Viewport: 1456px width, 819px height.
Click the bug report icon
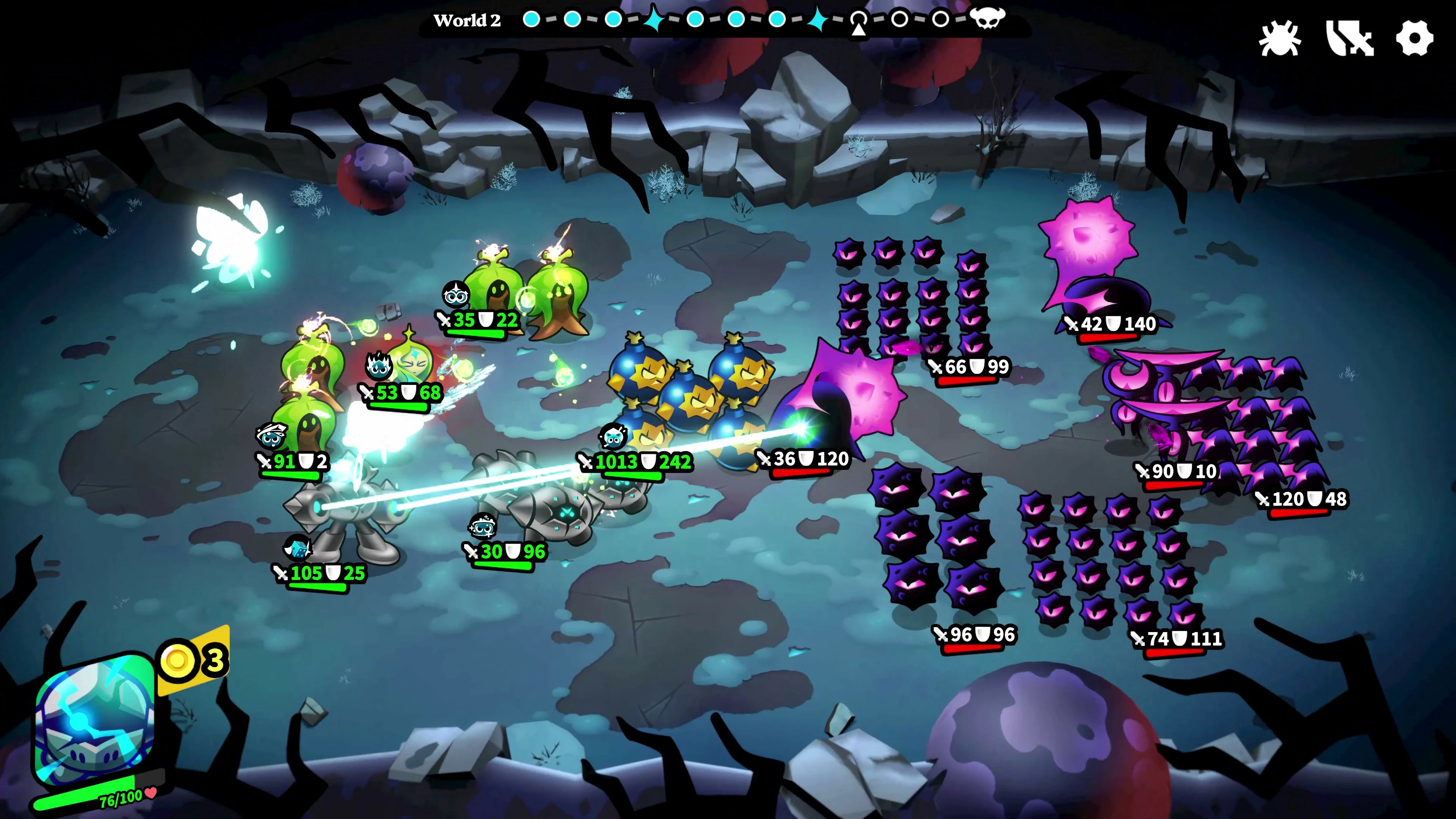click(x=1280, y=38)
